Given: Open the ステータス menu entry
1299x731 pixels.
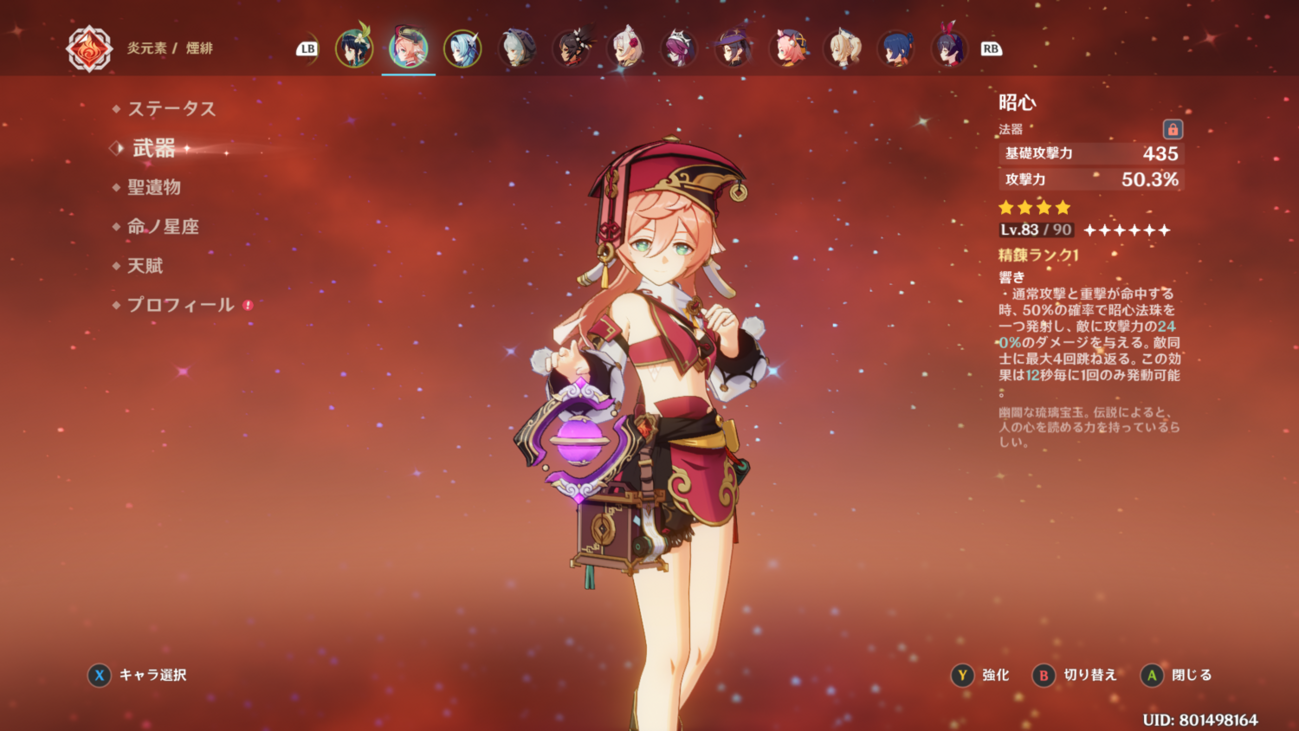Looking at the screenshot, I should pos(171,108).
